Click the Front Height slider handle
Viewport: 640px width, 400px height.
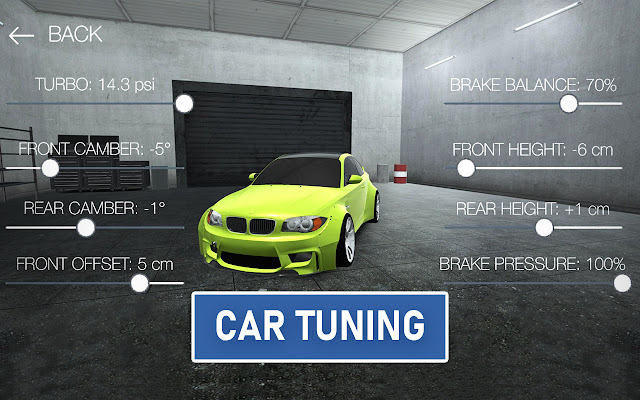click(465, 167)
